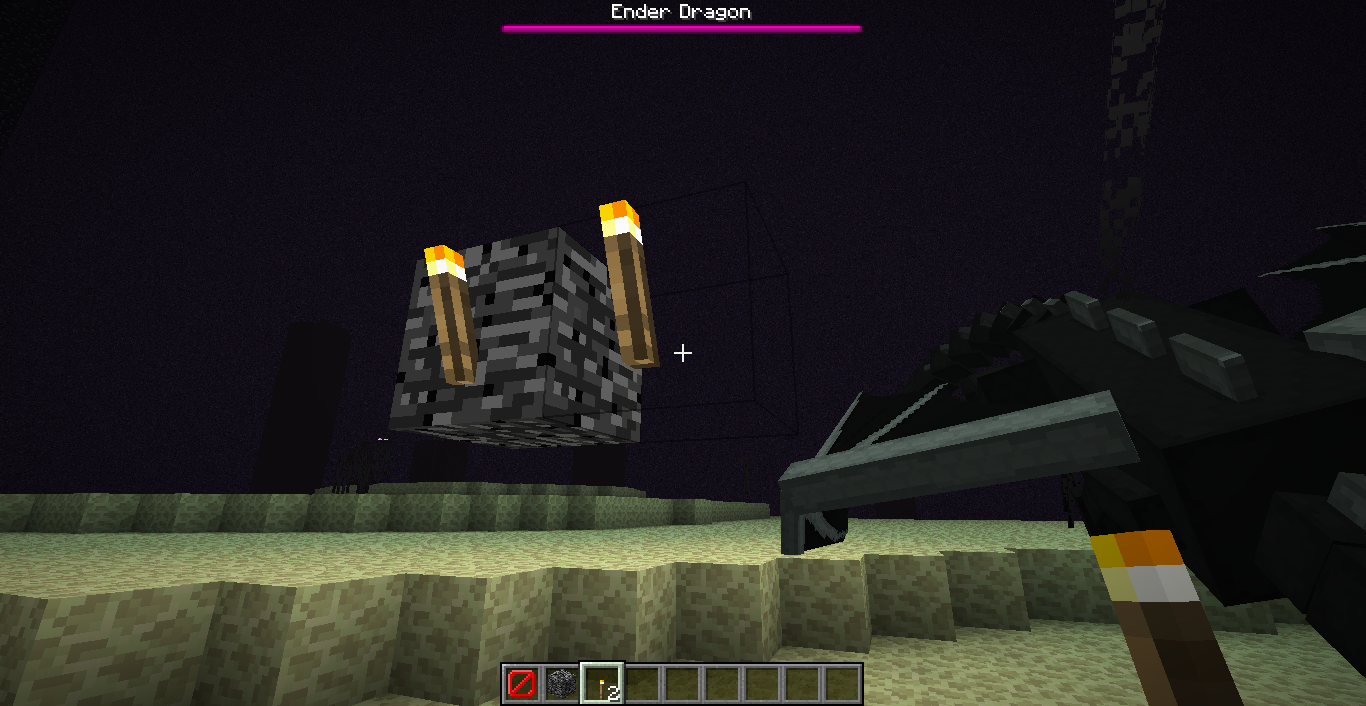Select the red barrier item hotbar slot
The height and width of the screenshot is (706, 1366).
point(522,684)
